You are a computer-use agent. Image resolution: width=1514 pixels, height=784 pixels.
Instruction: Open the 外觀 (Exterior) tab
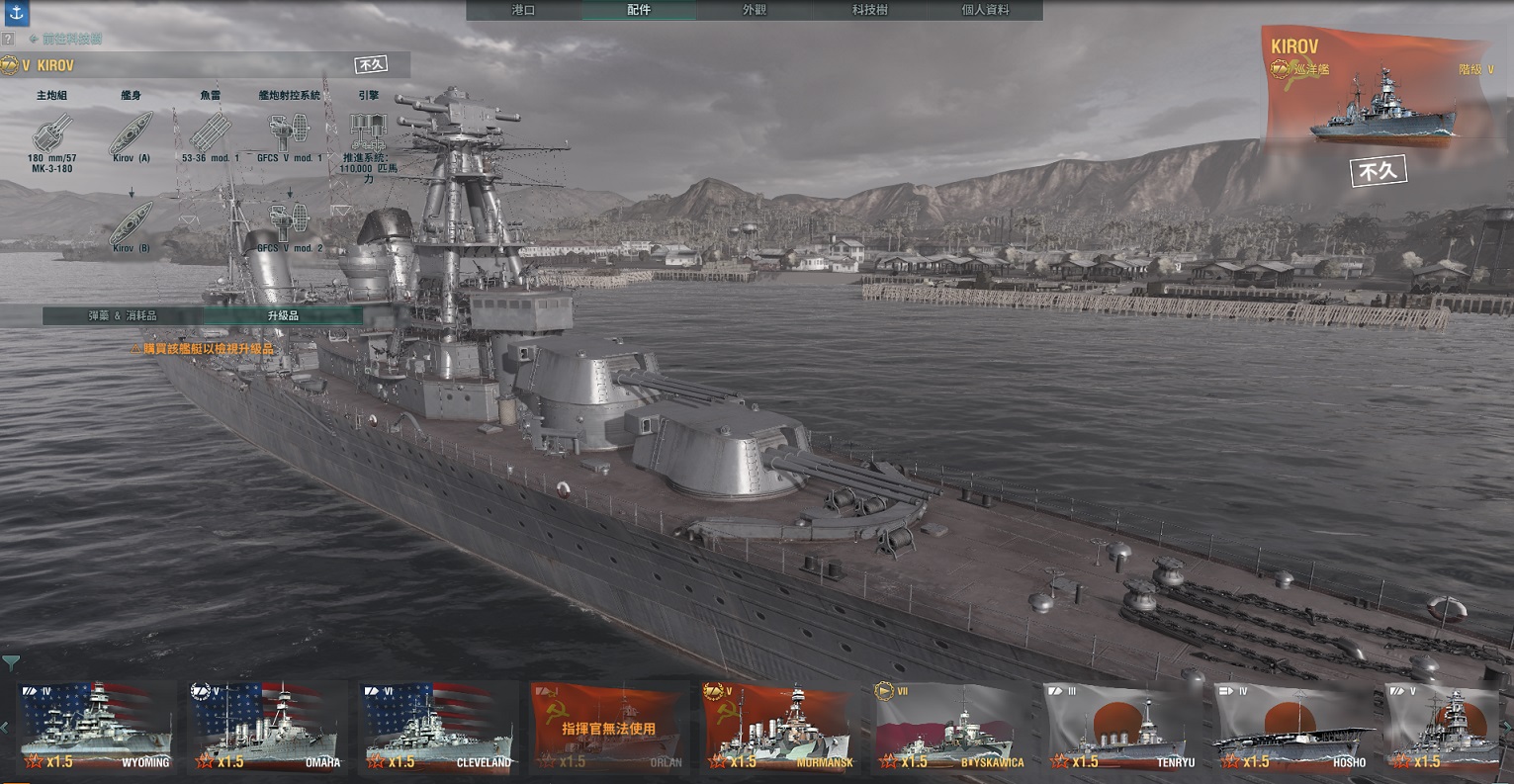click(x=755, y=10)
